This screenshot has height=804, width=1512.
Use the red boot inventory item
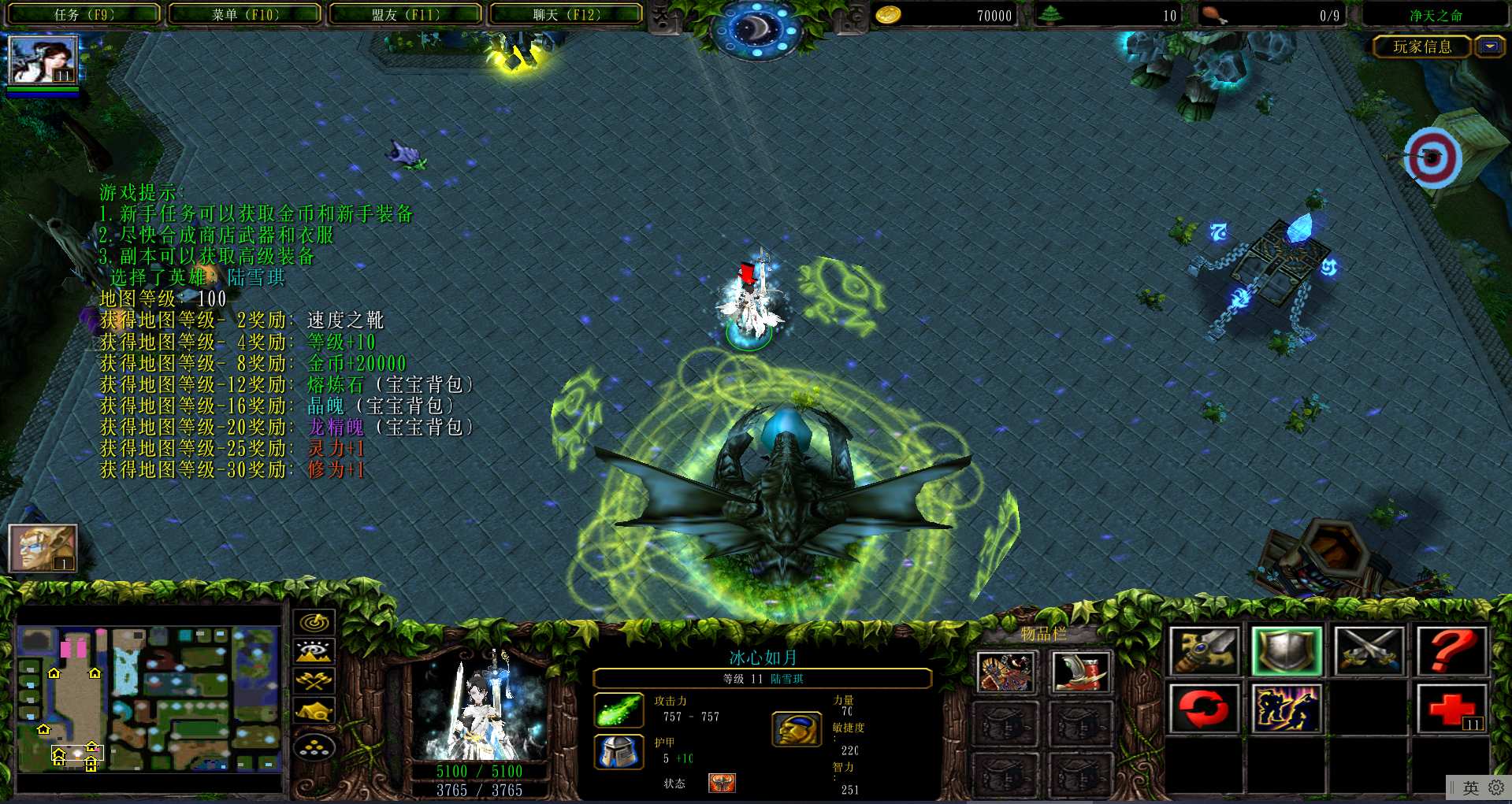[1080, 672]
